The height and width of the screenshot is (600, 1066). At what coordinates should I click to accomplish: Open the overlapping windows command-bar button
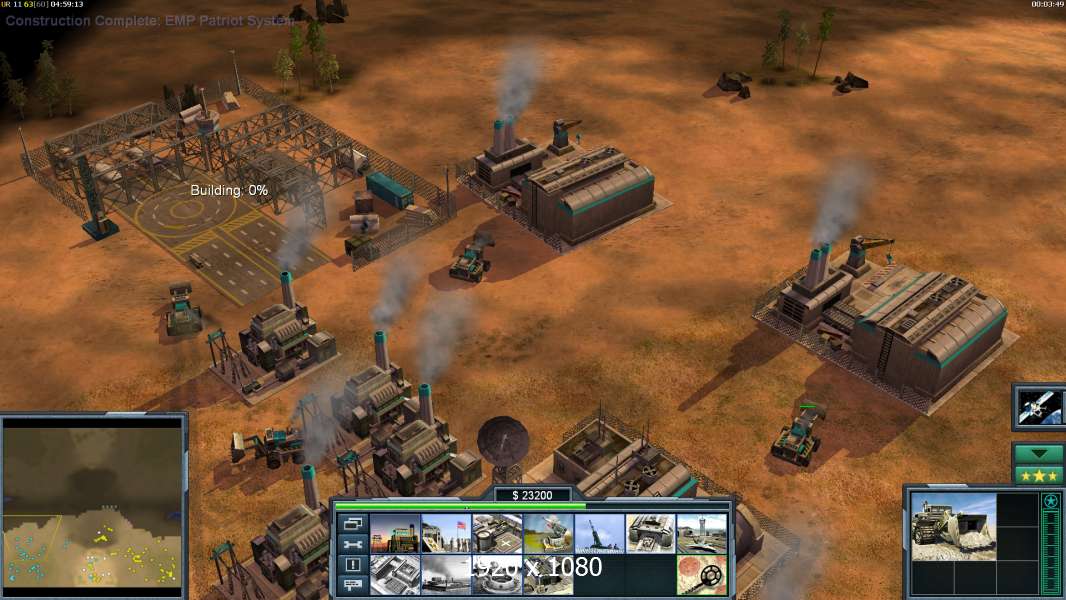[x=352, y=523]
